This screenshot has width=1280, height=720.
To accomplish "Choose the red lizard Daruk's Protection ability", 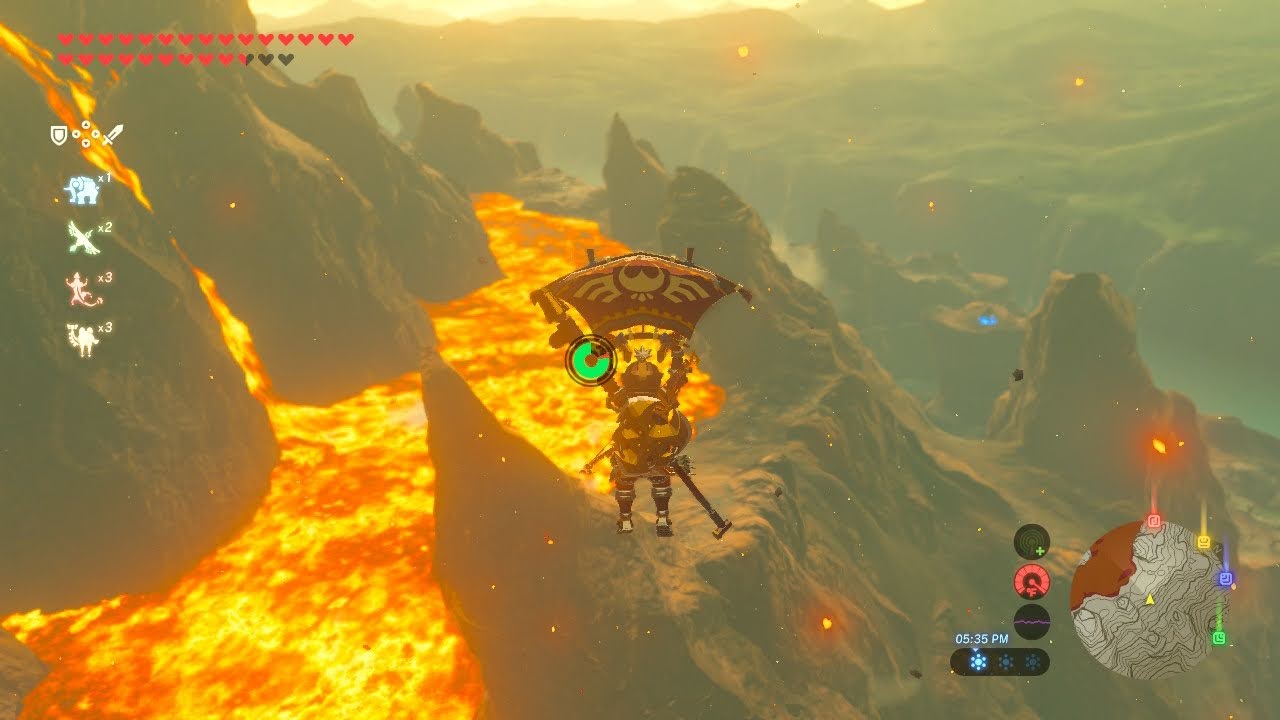I will point(80,289).
